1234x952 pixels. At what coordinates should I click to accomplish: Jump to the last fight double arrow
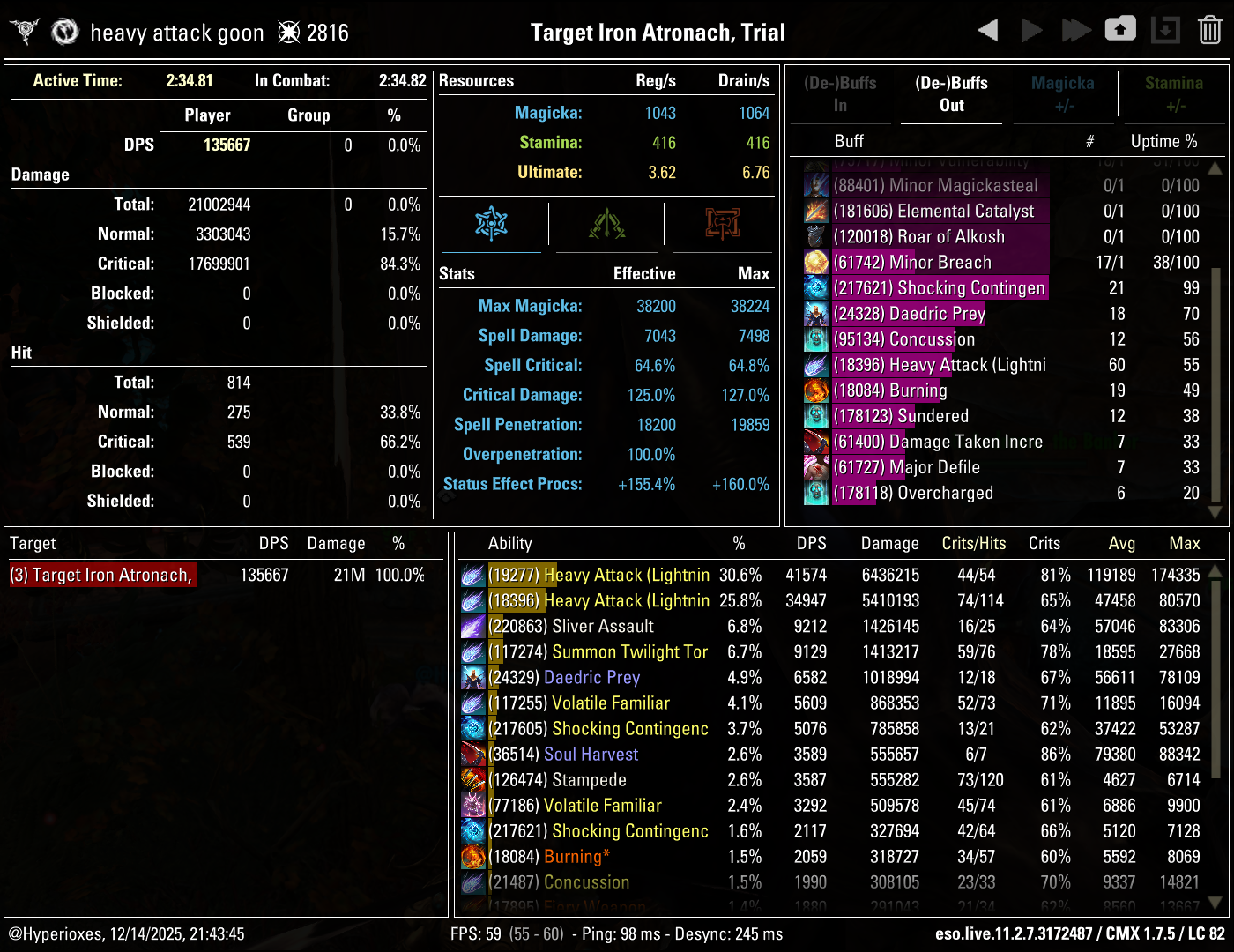click(1075, 29)
